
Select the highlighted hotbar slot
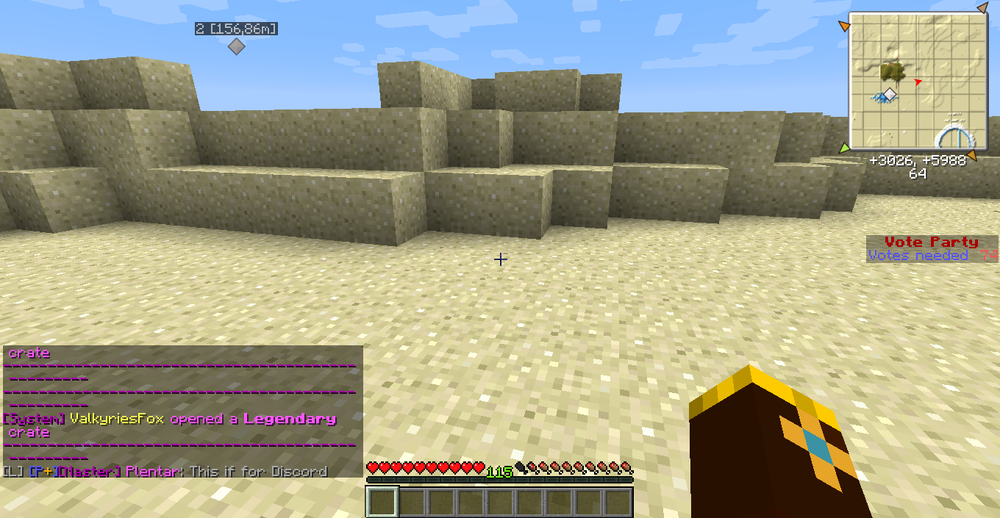click(383, 501)
